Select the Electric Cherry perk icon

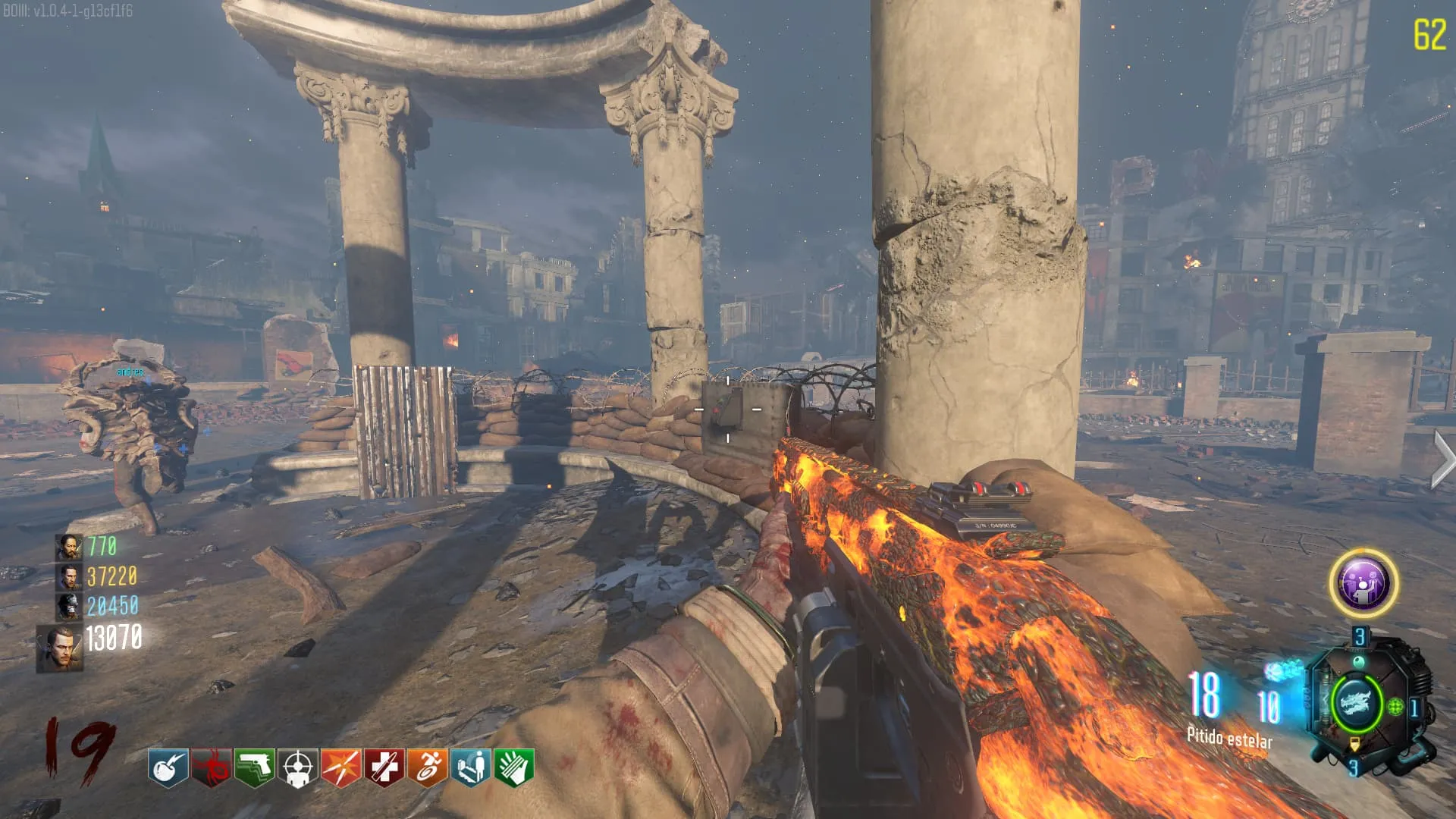coord(168,767)
